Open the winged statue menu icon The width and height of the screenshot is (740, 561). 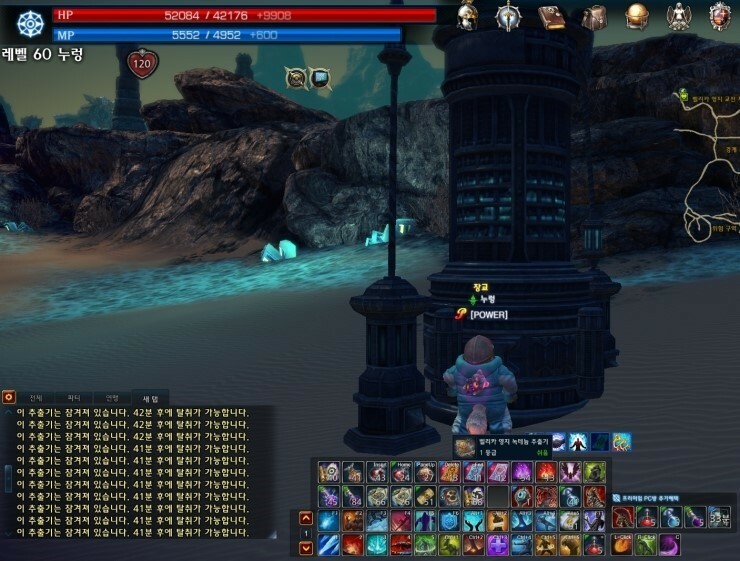678,16
